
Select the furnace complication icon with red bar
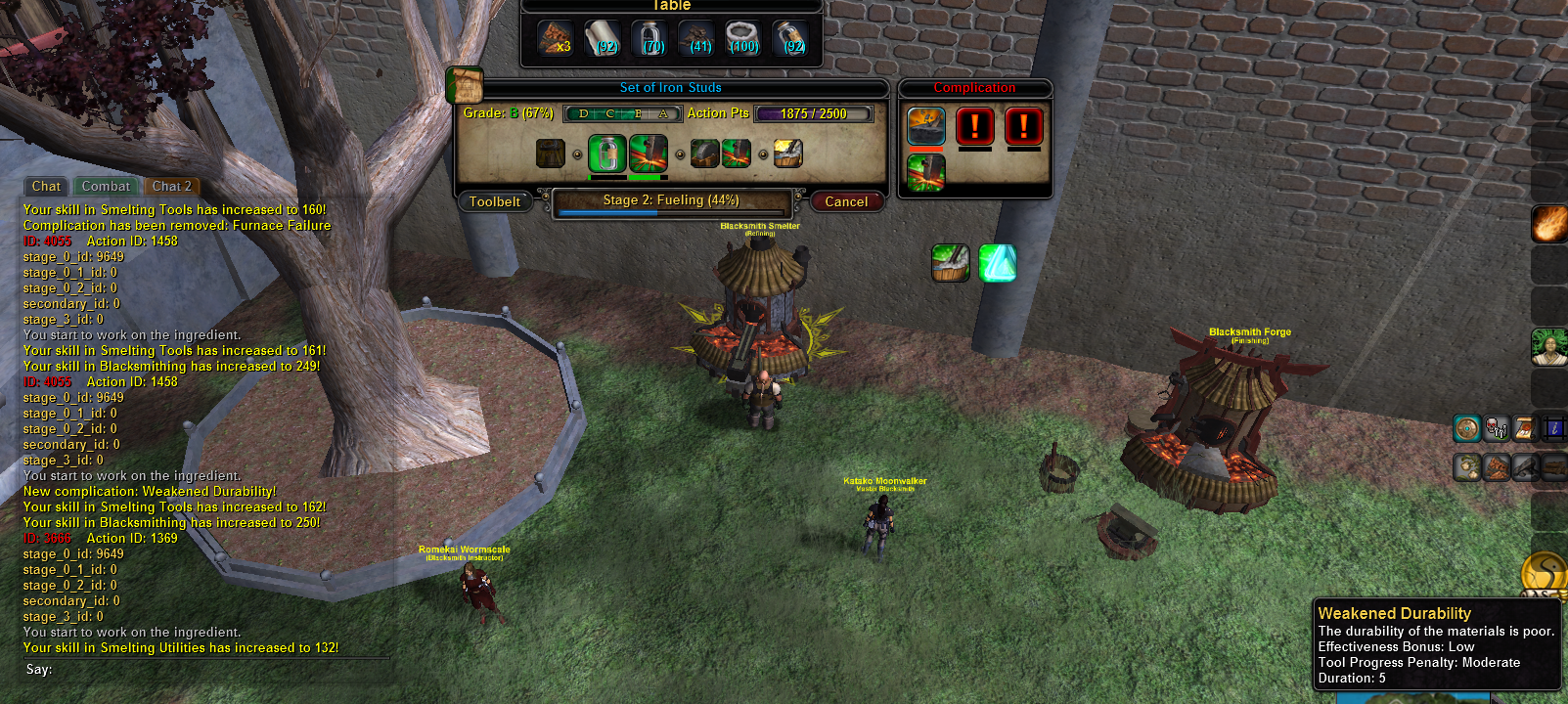point(925,126)
